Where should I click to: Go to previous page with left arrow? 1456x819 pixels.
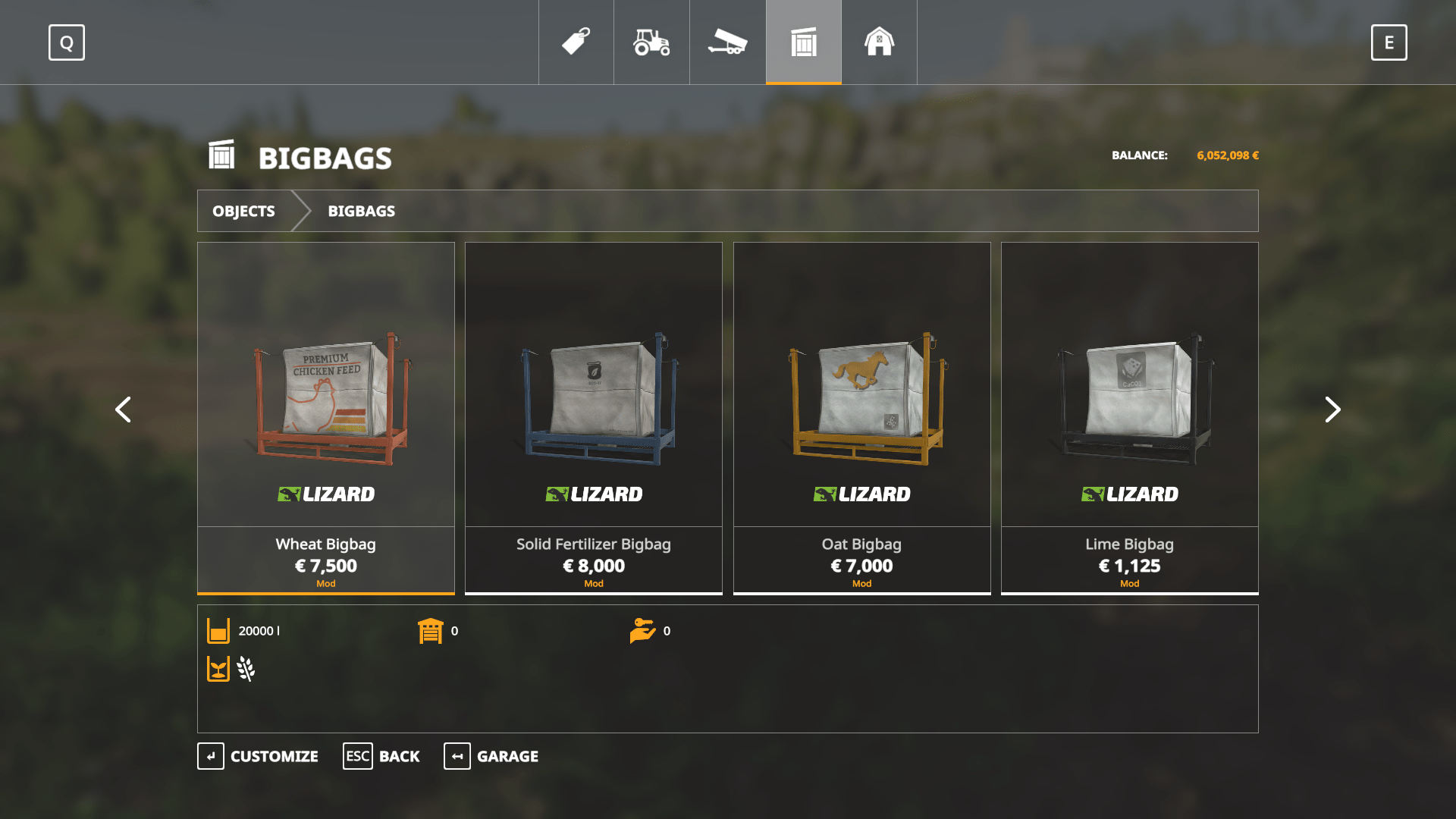pos(123,409)
